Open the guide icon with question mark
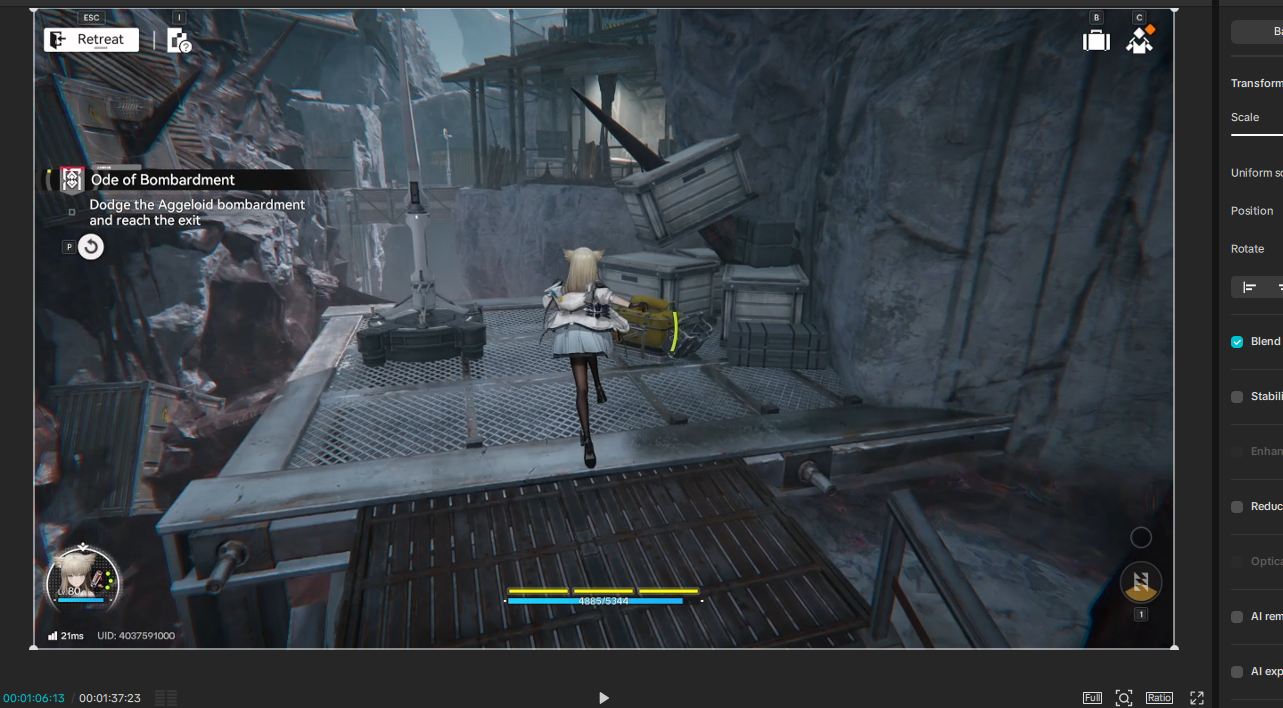The image size is (1283, 708). (x=179, y=41)
